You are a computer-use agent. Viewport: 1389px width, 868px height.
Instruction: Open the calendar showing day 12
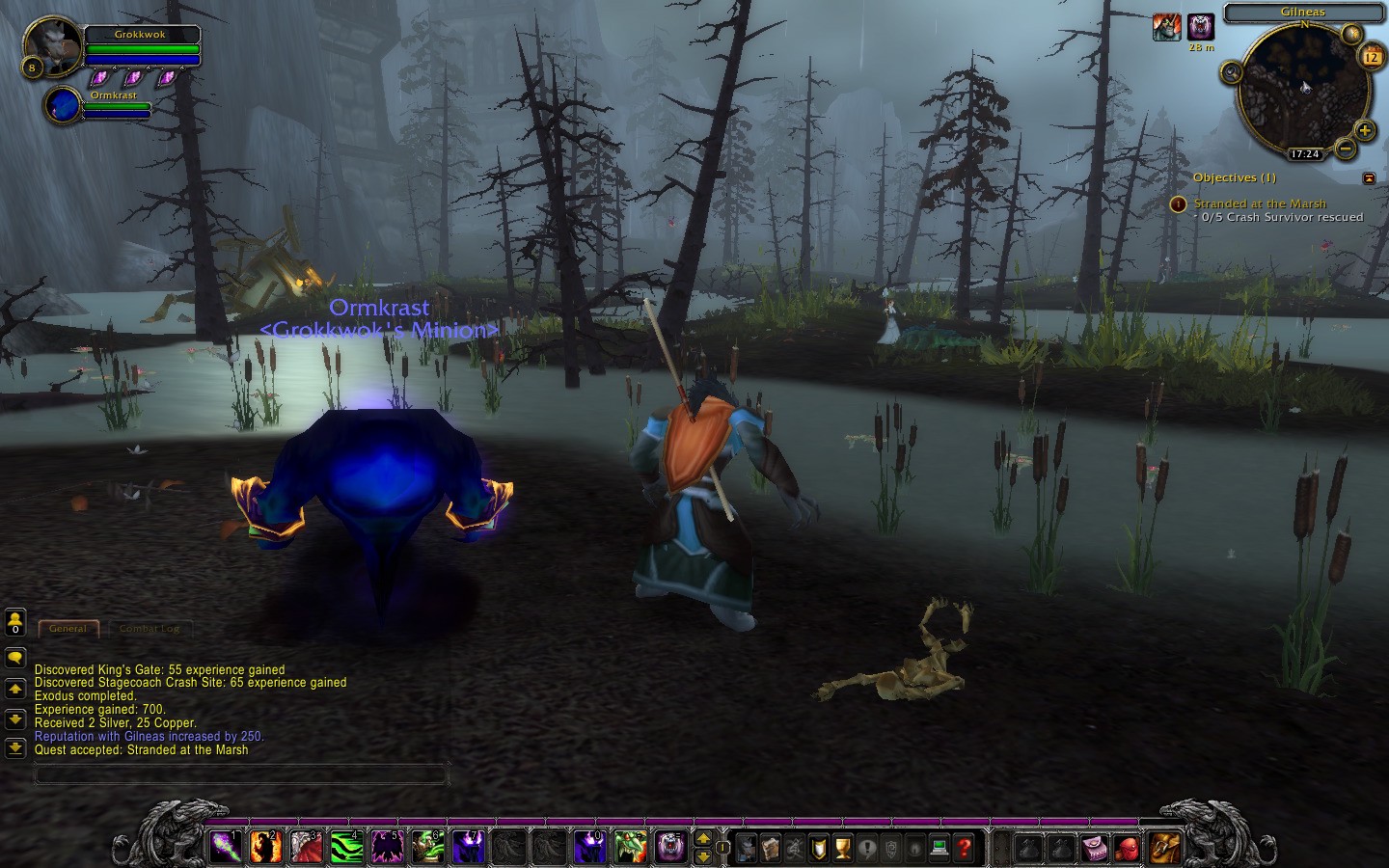click(x=1371, y=57)
